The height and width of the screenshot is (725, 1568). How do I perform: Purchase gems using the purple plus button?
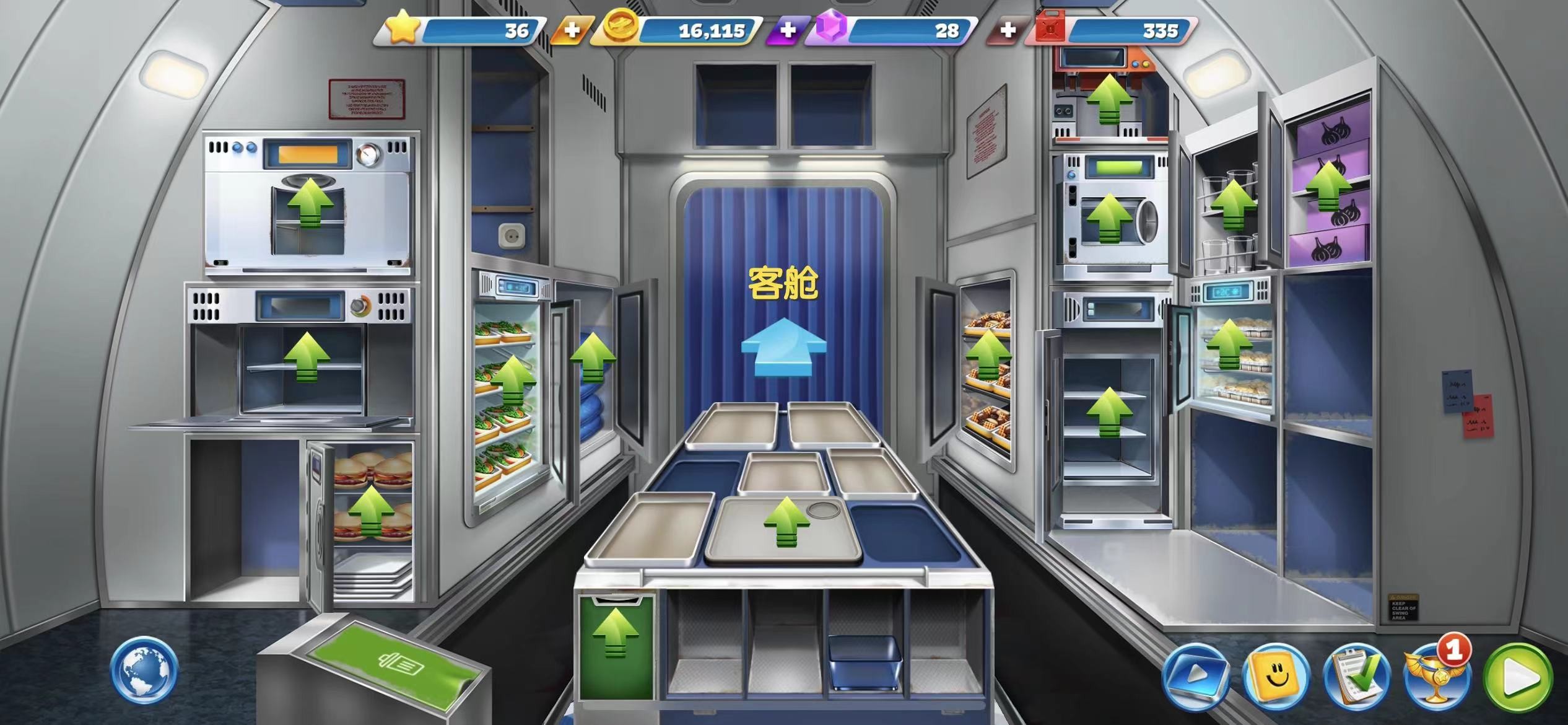(x=788, y=29)
